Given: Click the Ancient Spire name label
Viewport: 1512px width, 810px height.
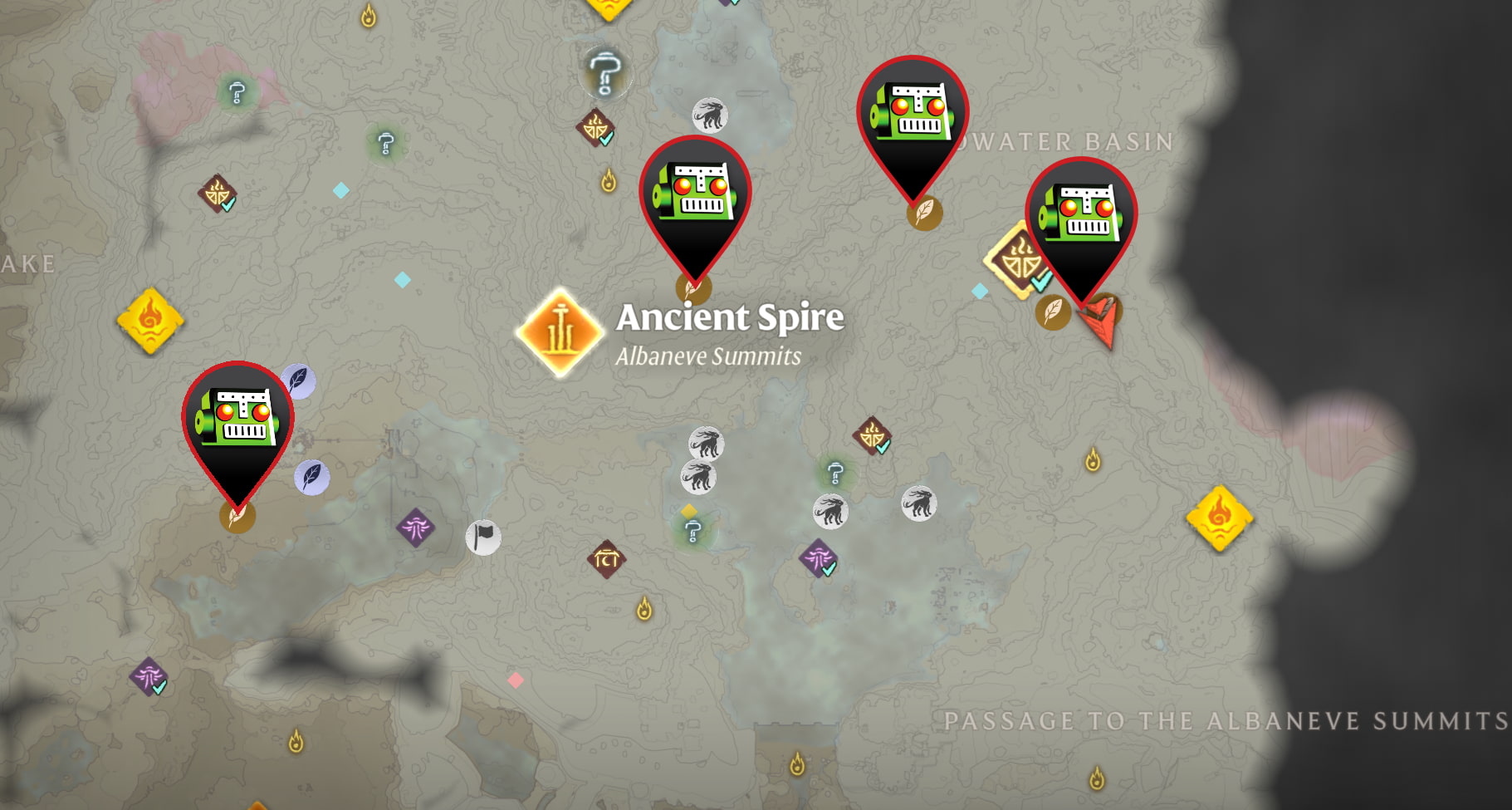Looking at the screenshot, I should [728, 317].
